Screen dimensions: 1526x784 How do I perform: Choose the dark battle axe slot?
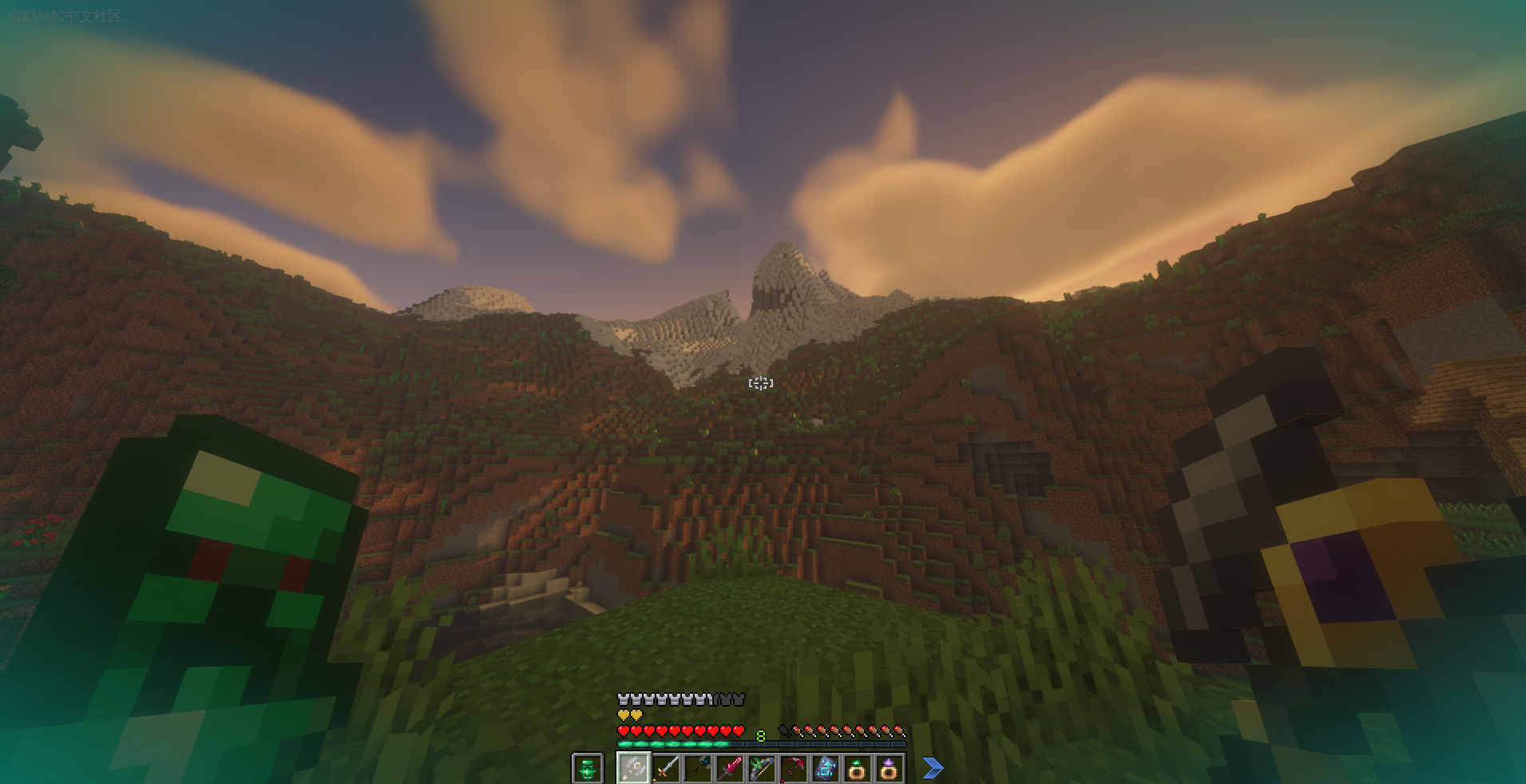698,769
